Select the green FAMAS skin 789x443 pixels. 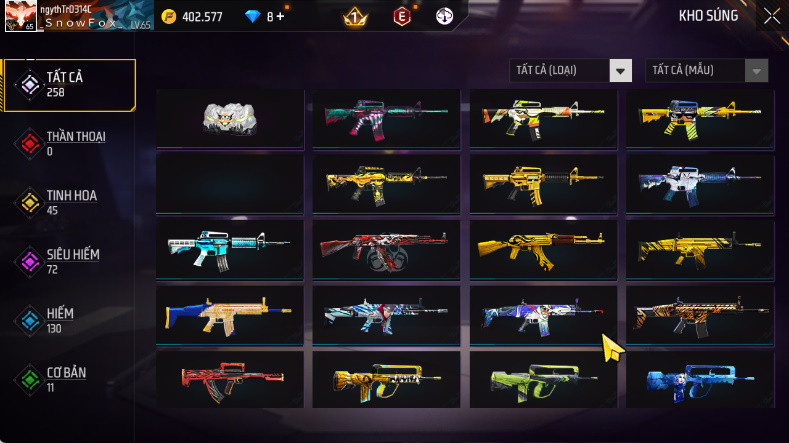[x=543, y=379]
